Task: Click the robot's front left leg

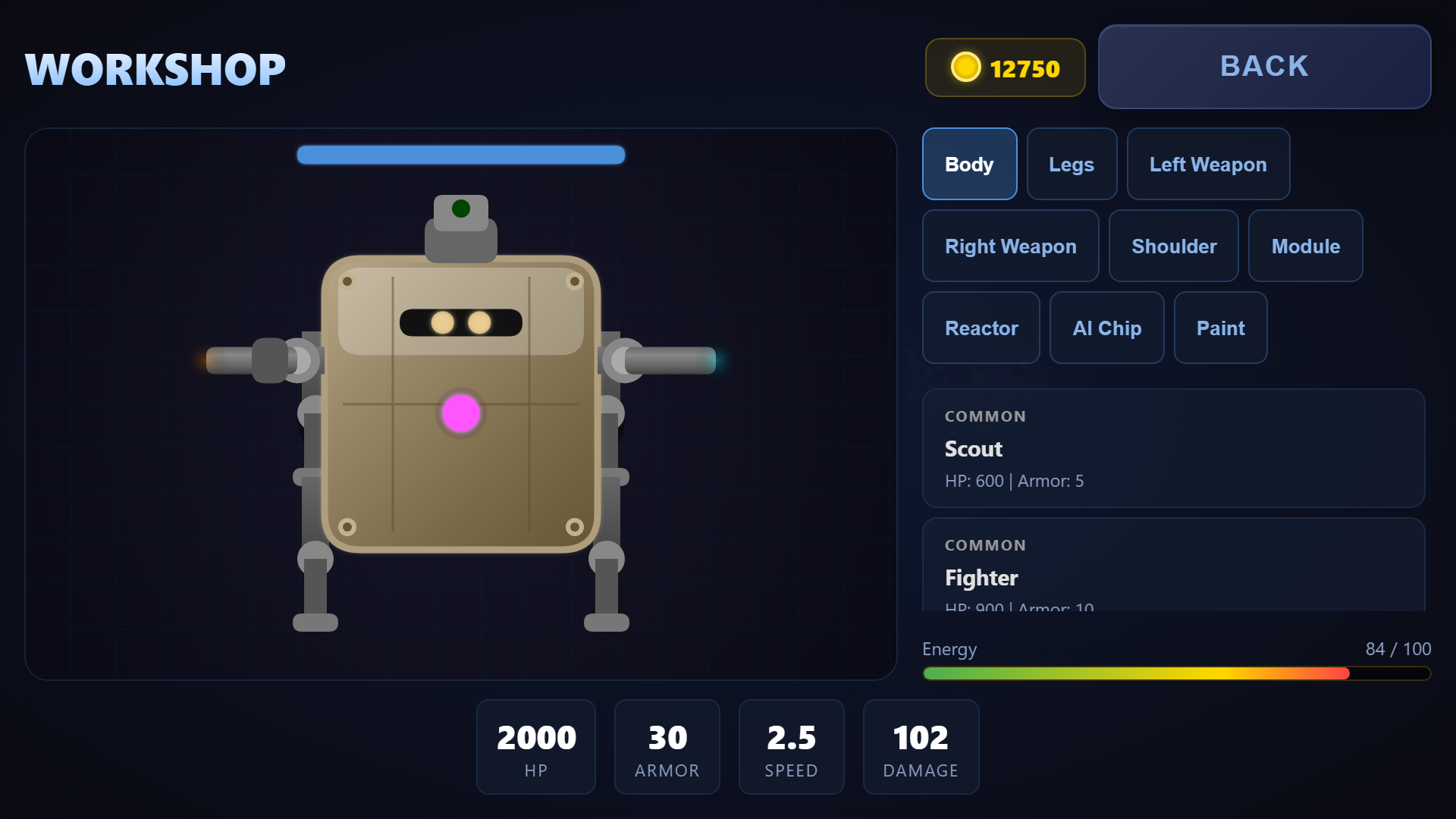Action: [x=315, y=584]
